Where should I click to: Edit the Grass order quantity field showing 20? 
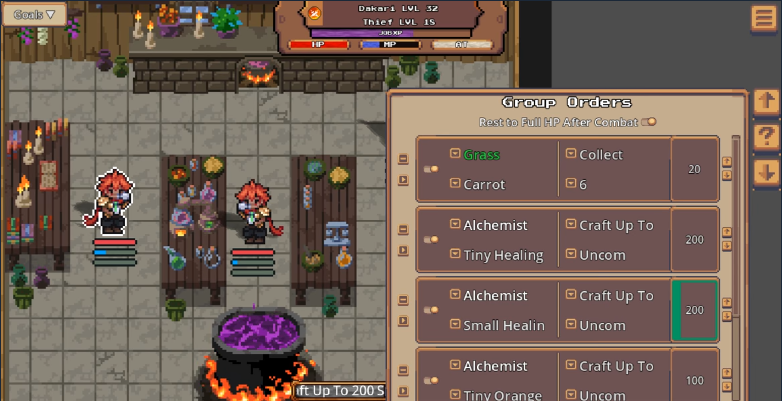[x=694, y=169]
